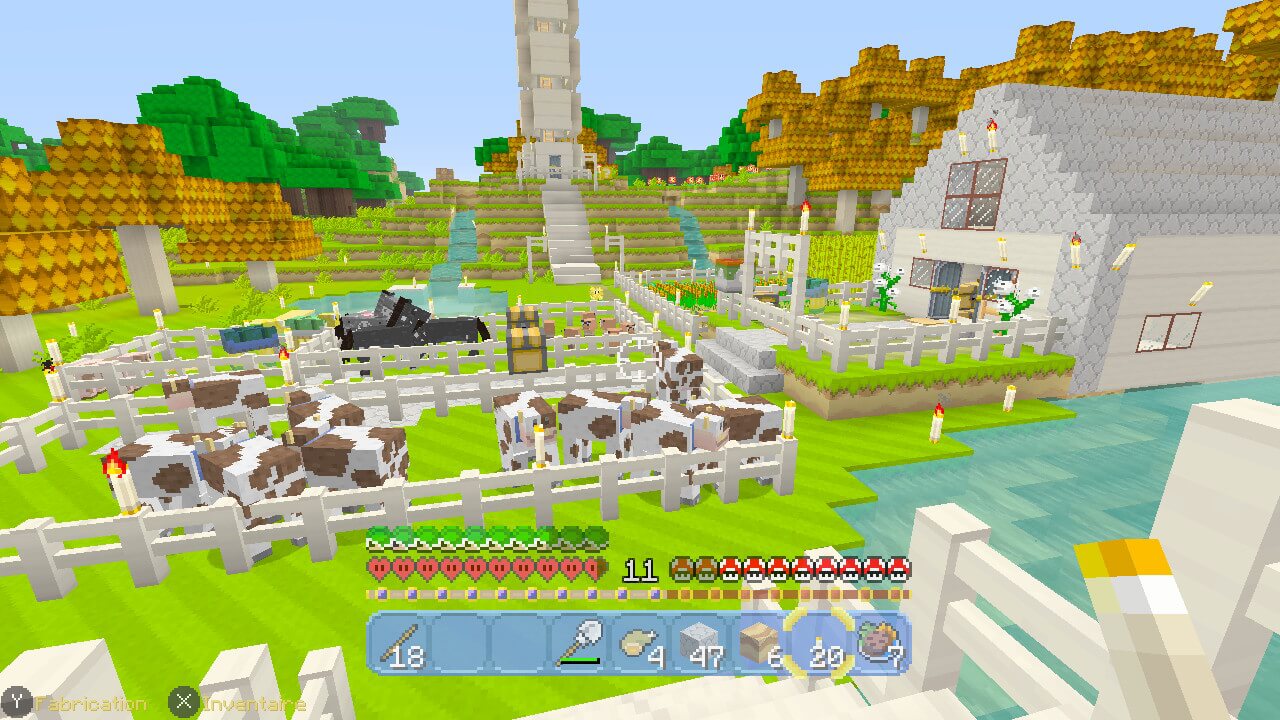Select the shovel hotbar slot
Viewport: 1280px width, 720px height.
[x=577, y=644]
